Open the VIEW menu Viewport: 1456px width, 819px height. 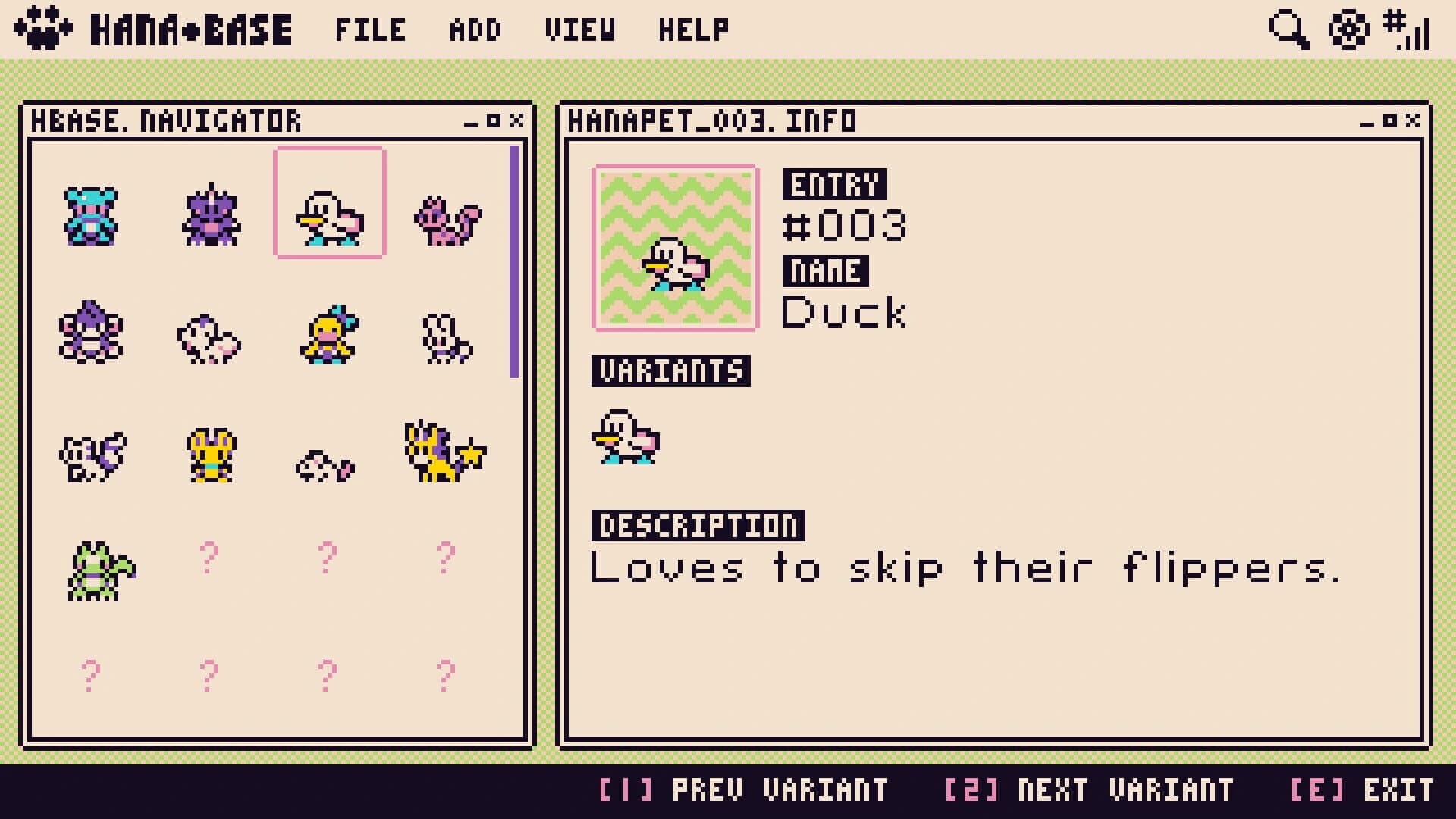[x=580, y=30]
